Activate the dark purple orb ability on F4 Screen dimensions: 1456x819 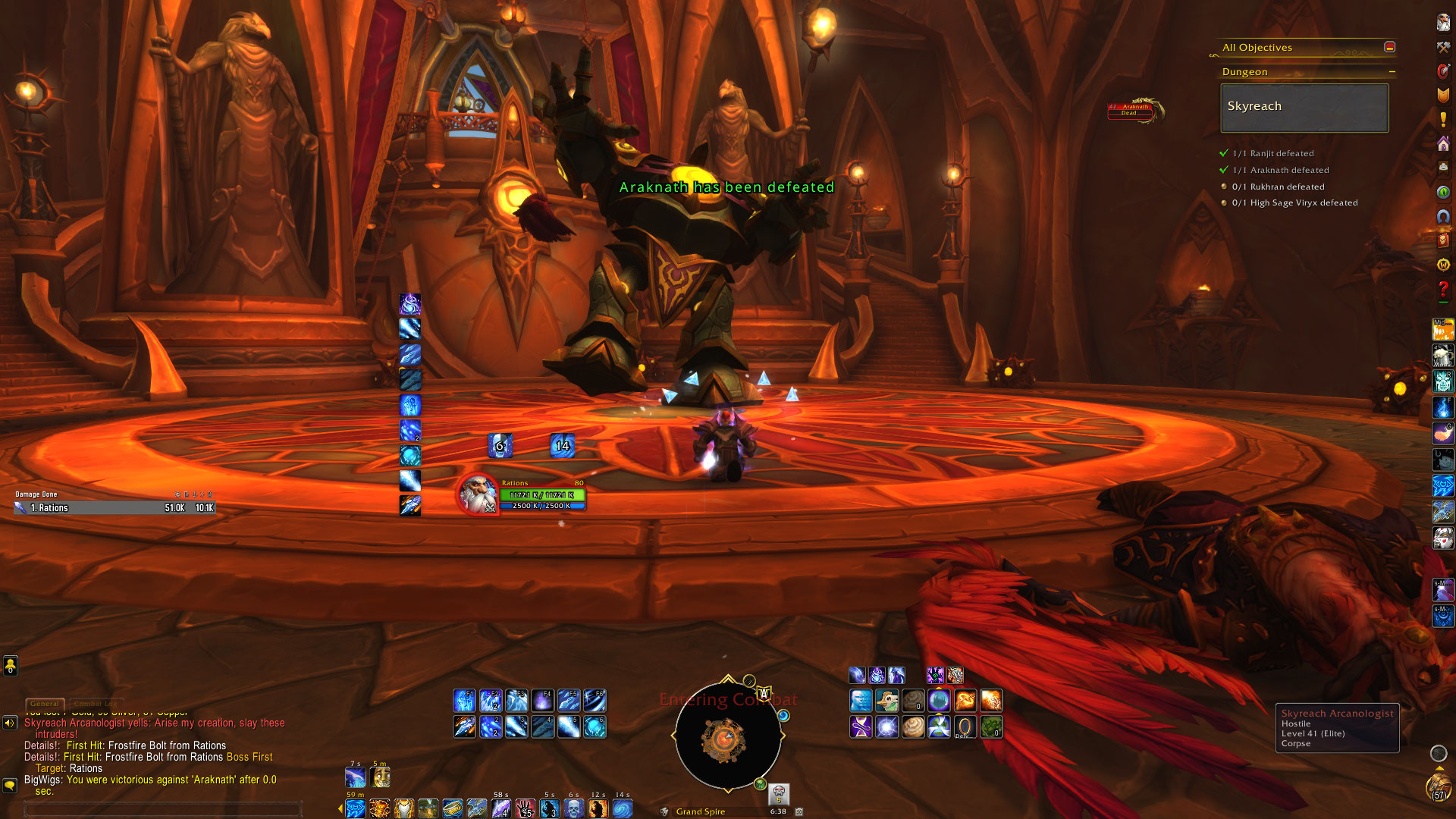pos(542,700)
